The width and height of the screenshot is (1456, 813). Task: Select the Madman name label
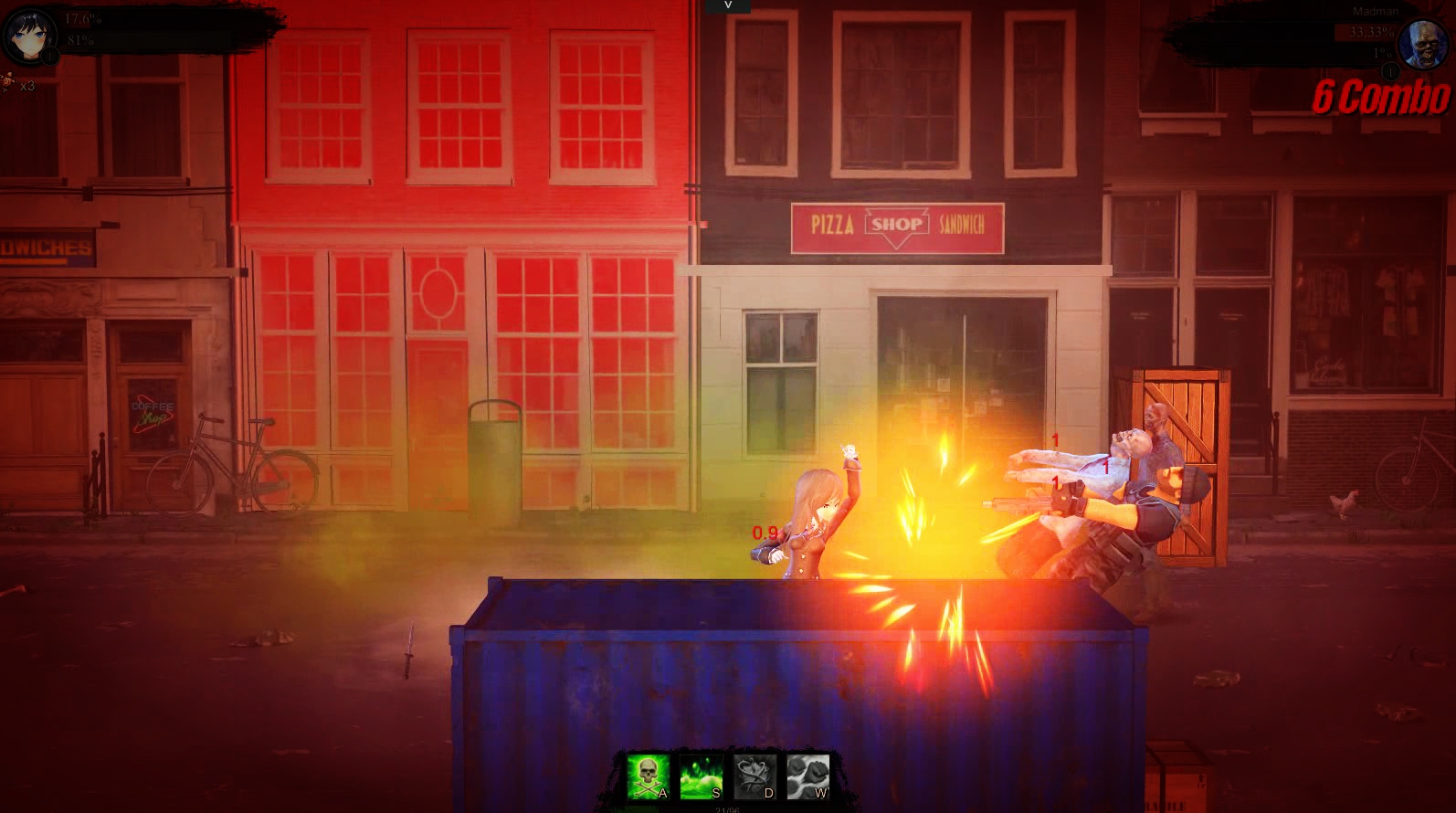pyautogui.click(x=1377, y=9)
